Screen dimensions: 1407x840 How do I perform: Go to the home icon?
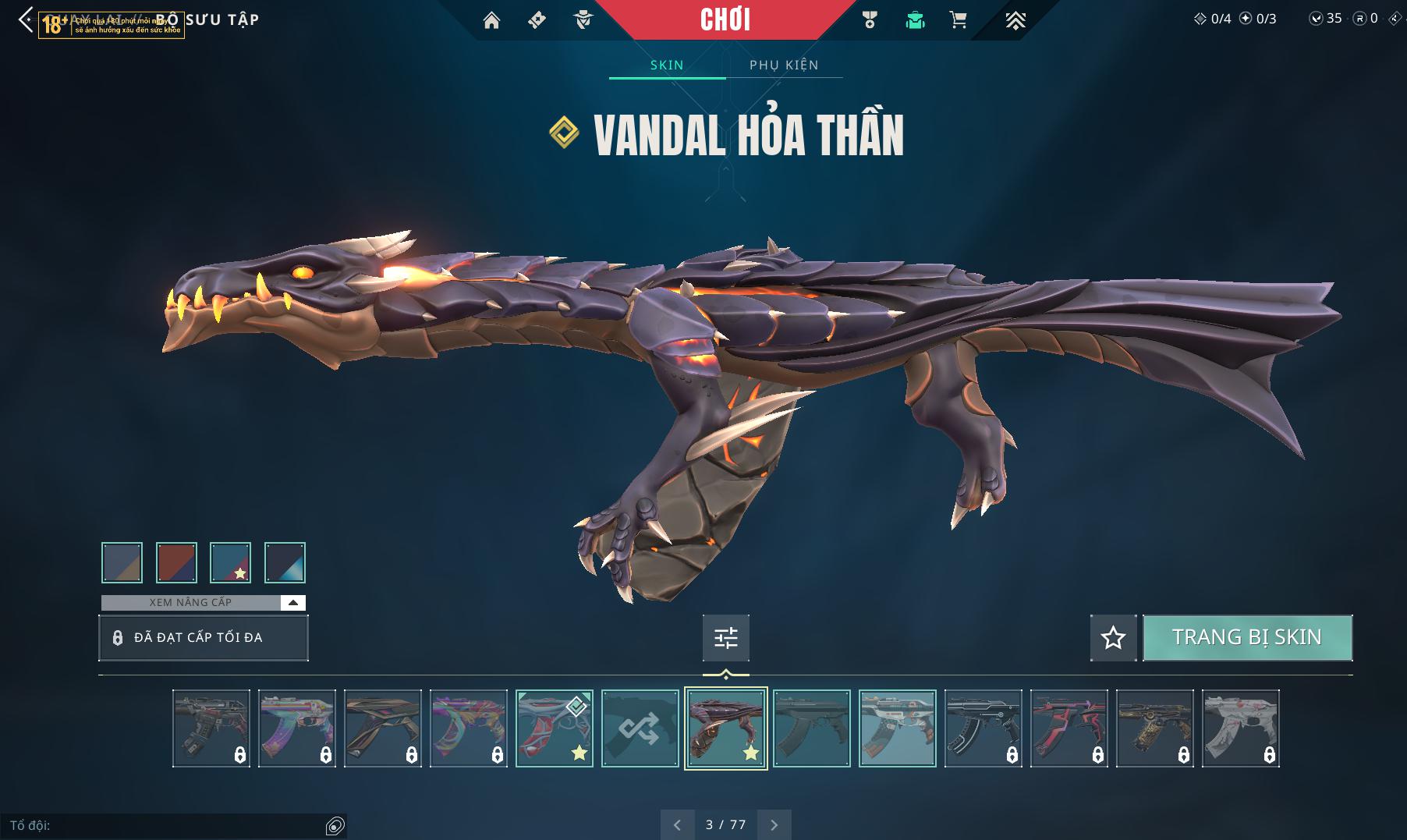[491, 20]
